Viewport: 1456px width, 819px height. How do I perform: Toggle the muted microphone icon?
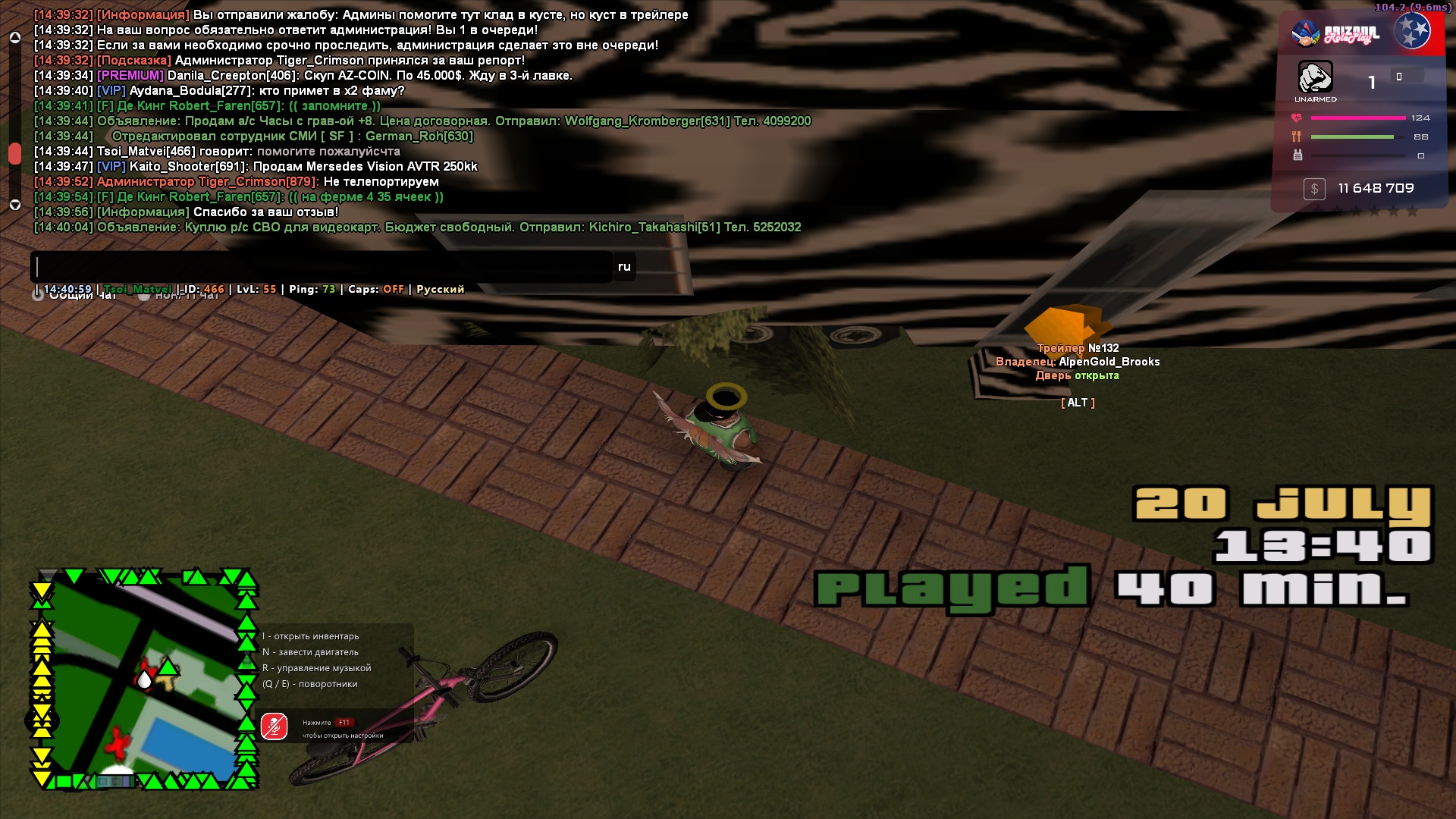click(x=274, y=726)
